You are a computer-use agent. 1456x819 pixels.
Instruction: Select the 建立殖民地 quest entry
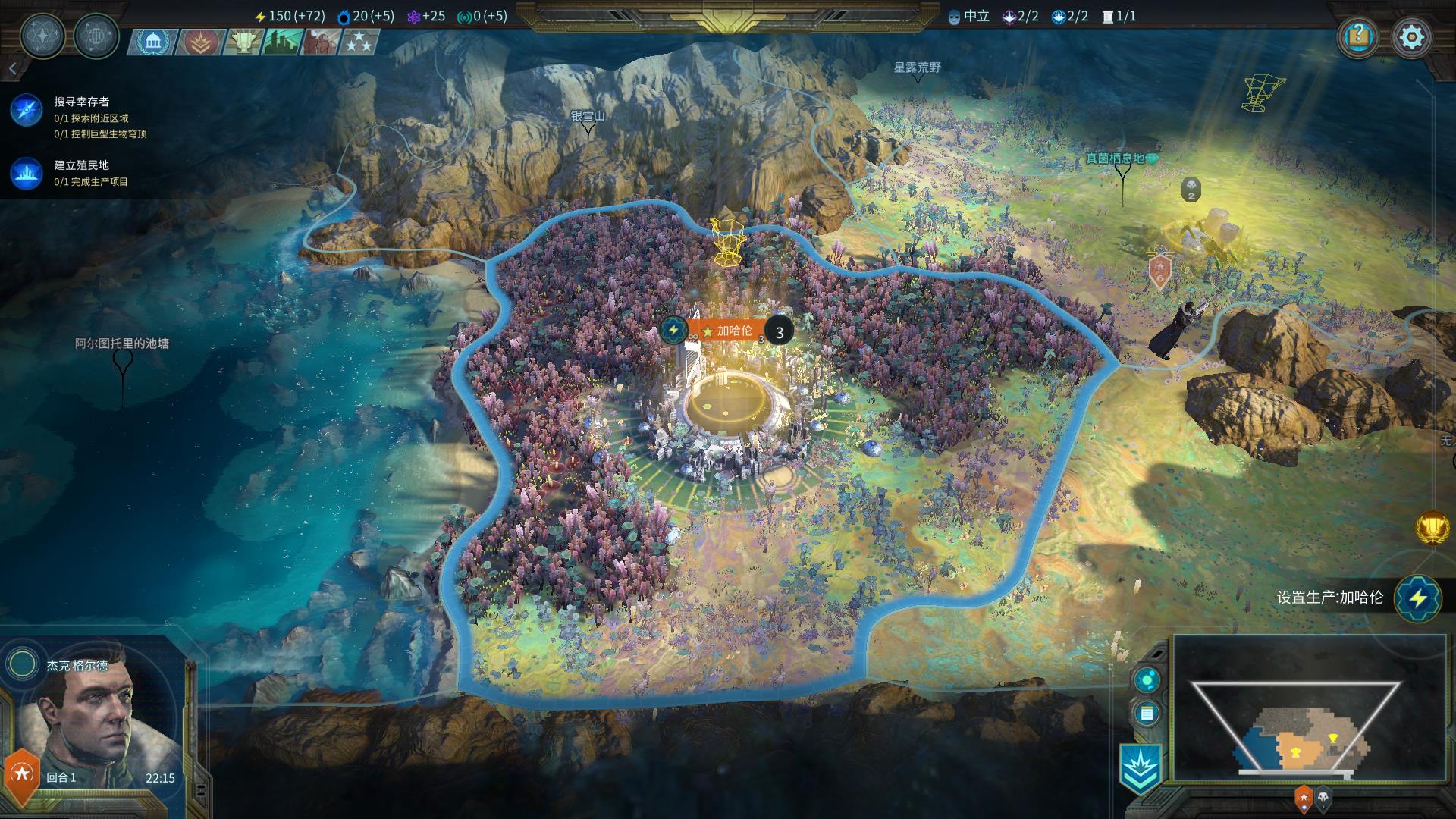point(81,165)
